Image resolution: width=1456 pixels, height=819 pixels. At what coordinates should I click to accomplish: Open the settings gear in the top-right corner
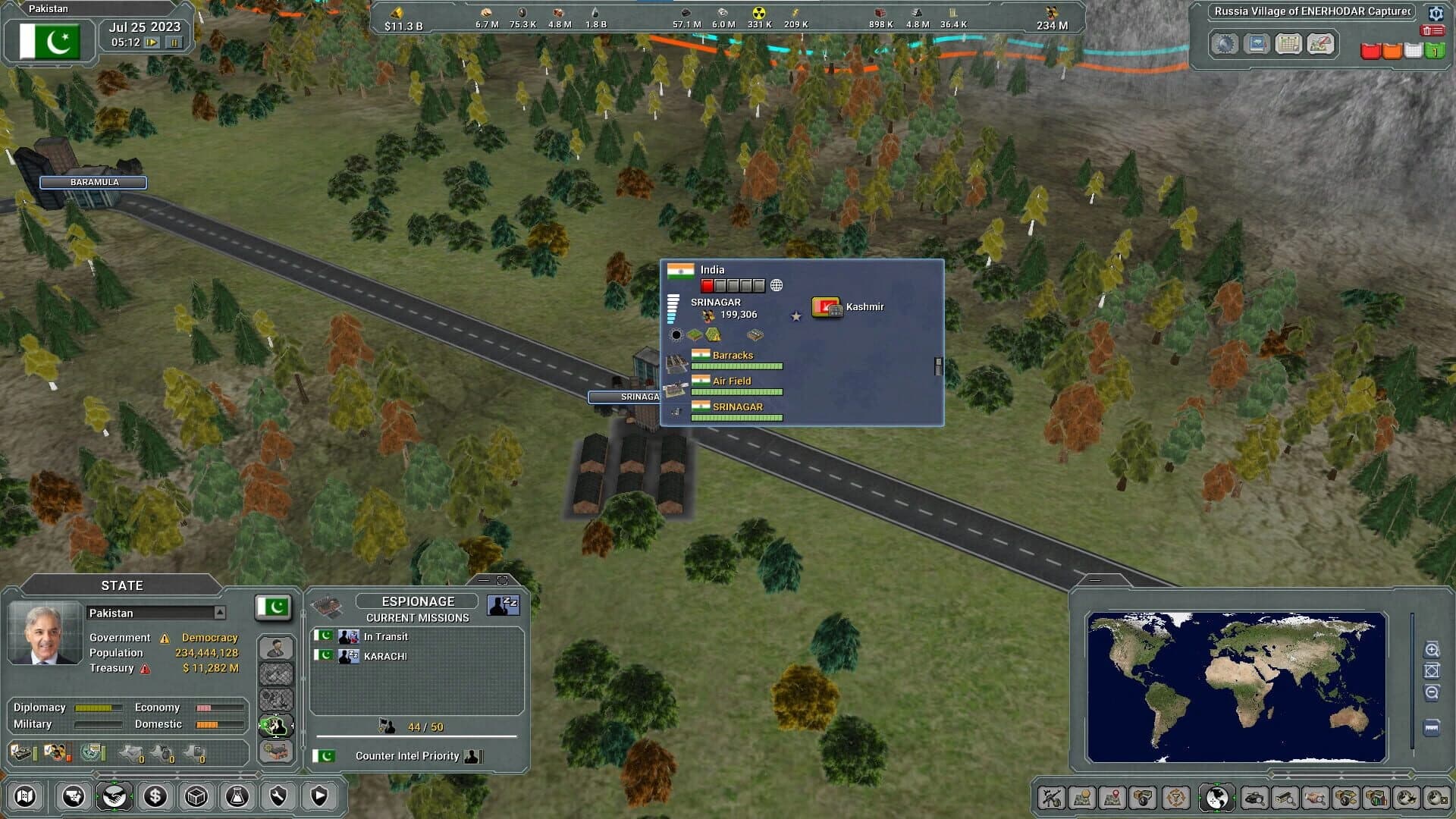tap(1436, 13)
